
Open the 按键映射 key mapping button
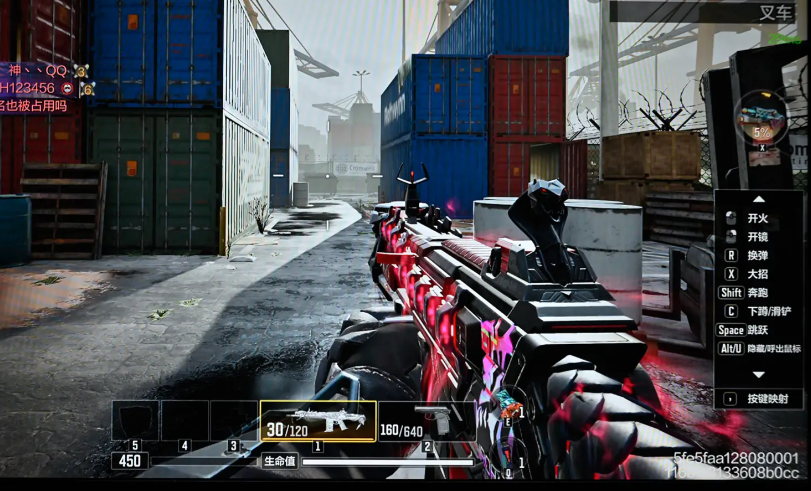(x=760, y=398)
